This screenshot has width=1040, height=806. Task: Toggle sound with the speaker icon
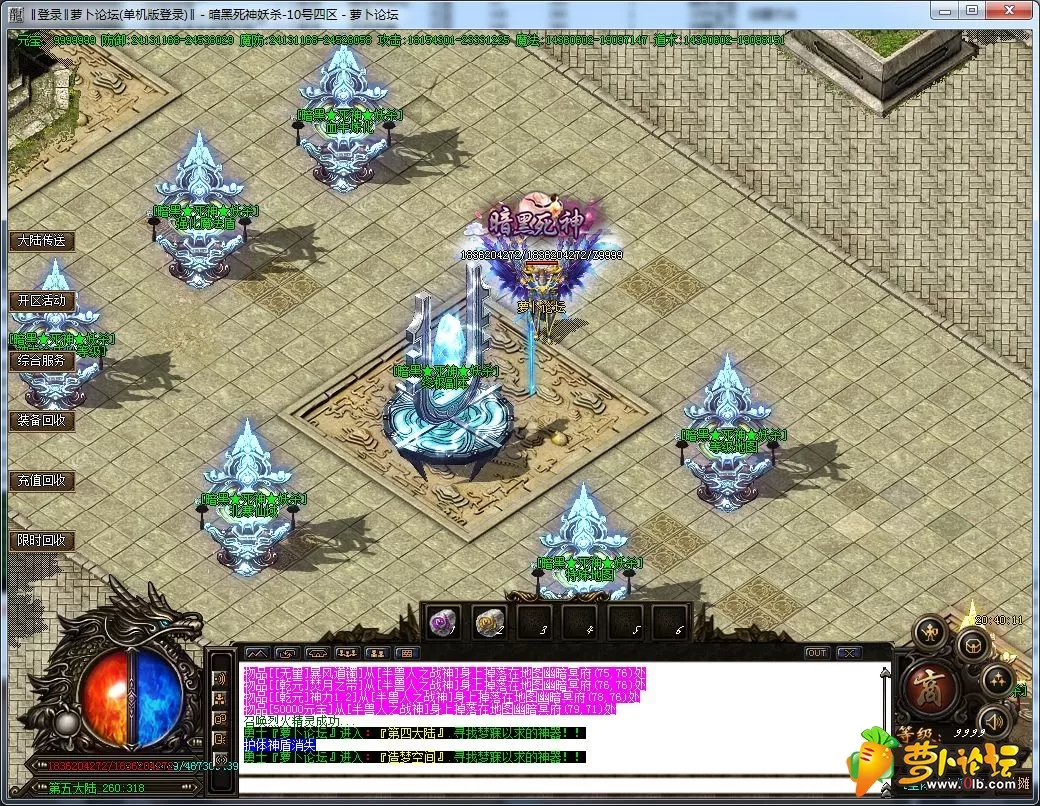tap(996, 720)
